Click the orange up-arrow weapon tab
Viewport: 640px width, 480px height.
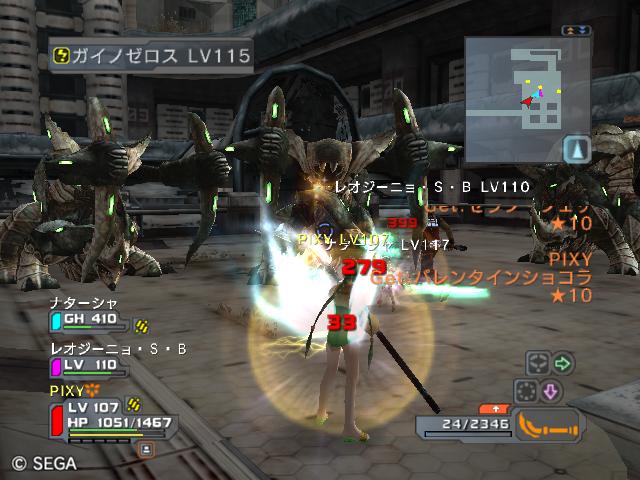pyautogui.click(x=494, y=408)
